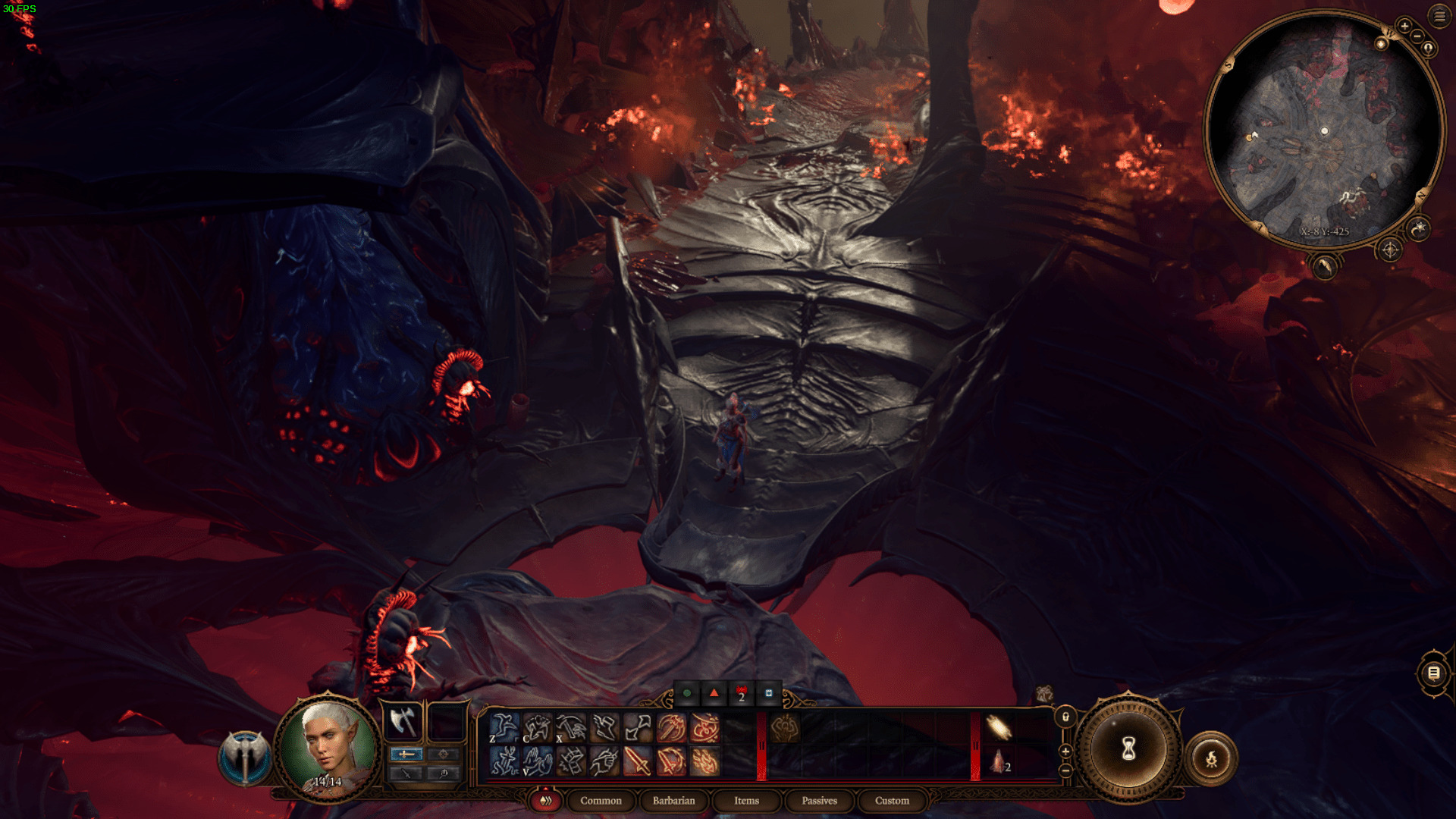Image resolution: width=1456 pixels, height=819 pixels.
Task: Zoom in the minimap with plus button
Action: [1404, 26]
